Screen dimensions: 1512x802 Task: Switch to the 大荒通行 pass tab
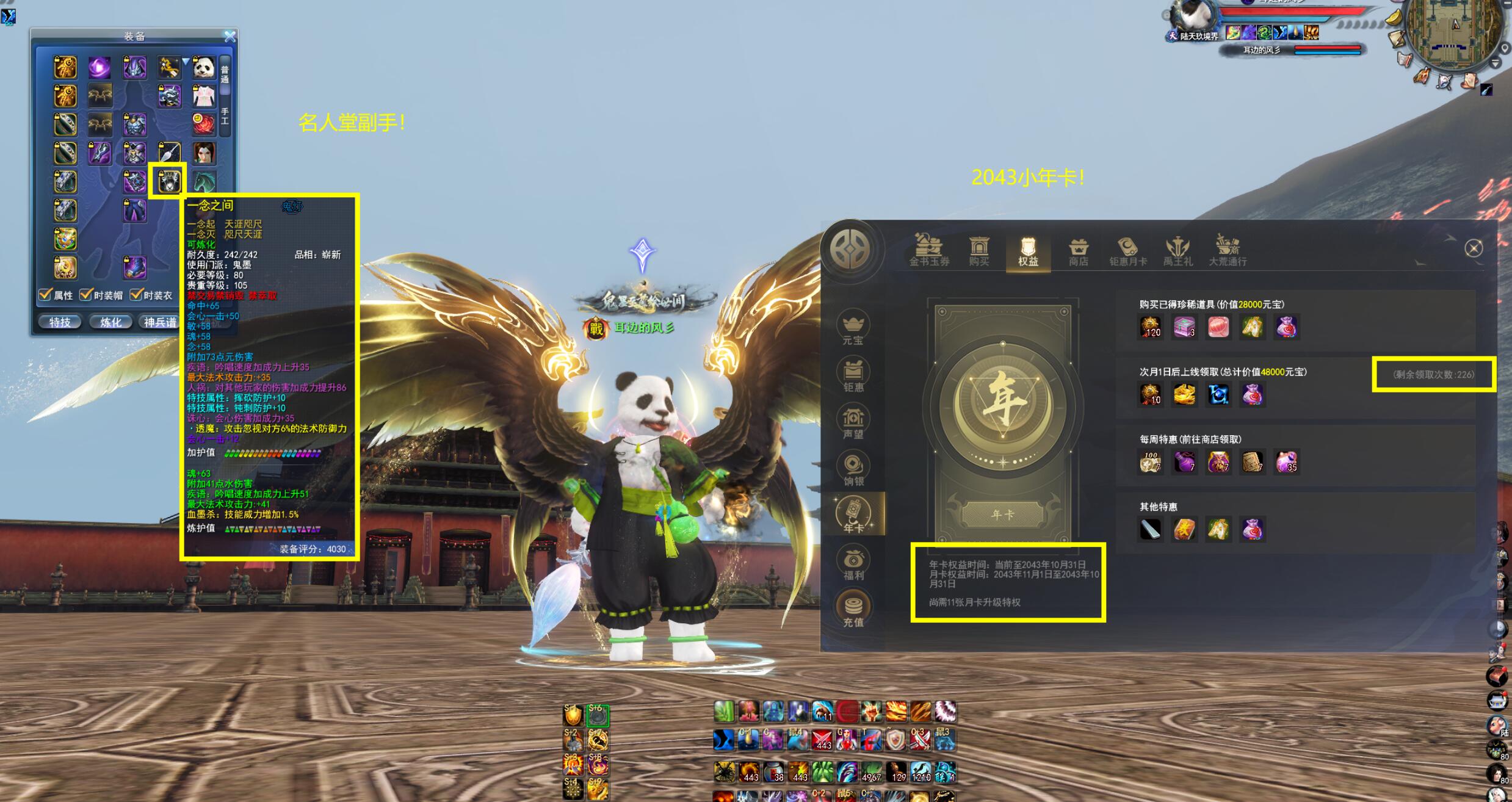[x=1228, y=251]
